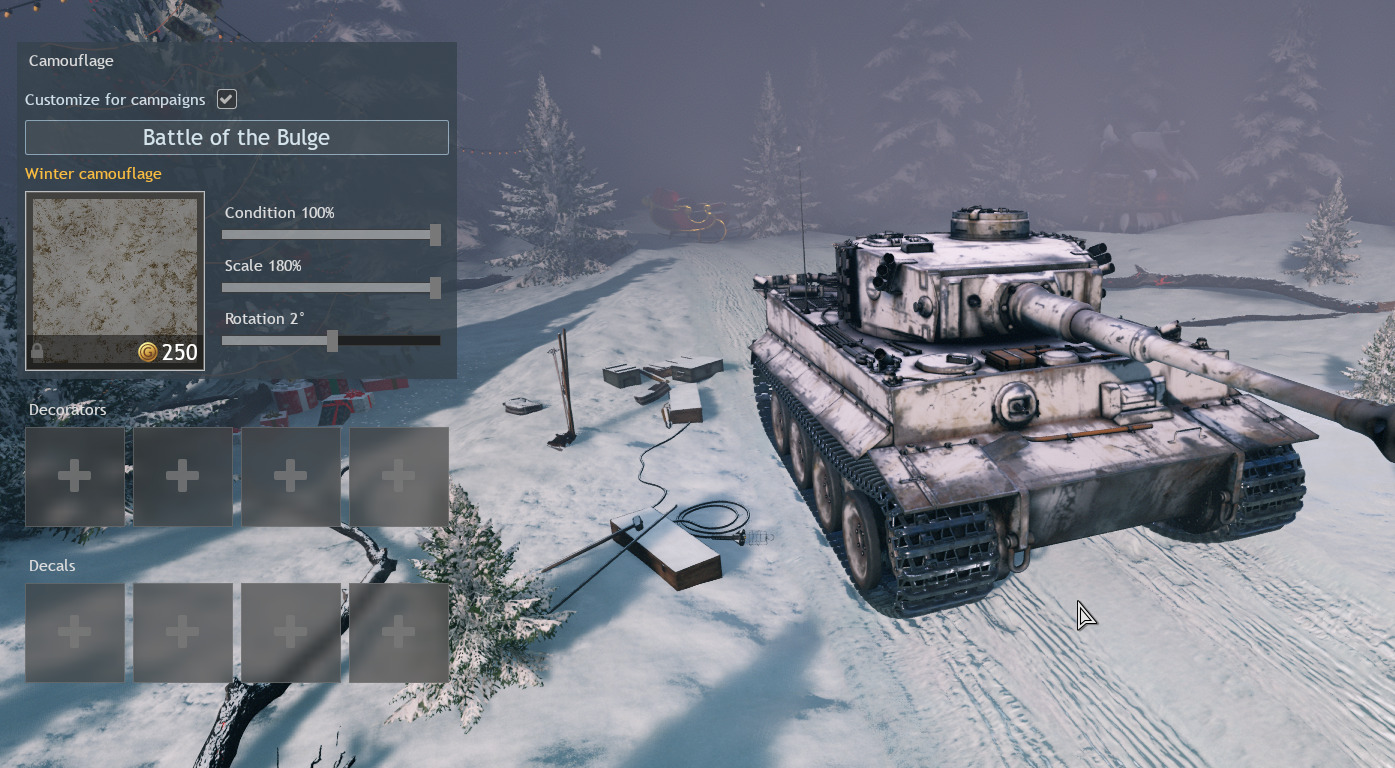
Task: Toggle the Customize for campaigns checkbox
Action: [x=227, y=99]
